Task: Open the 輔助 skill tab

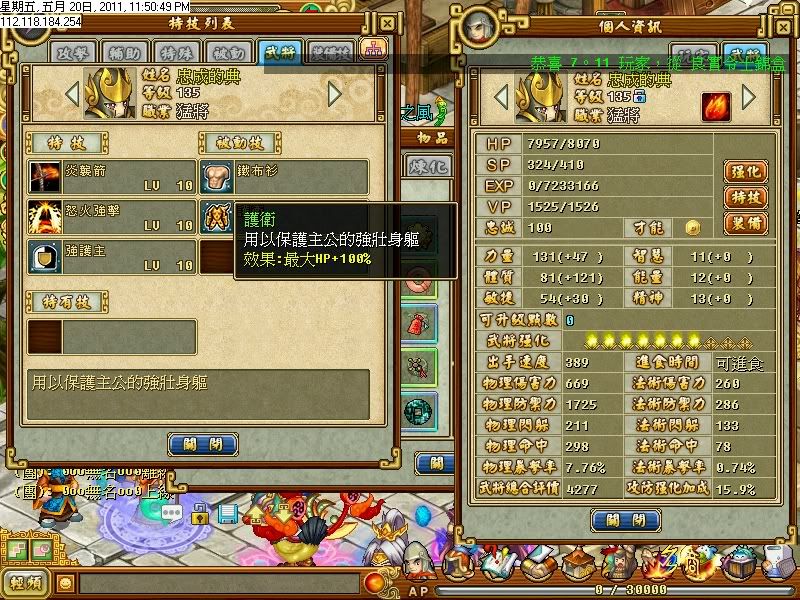Action: 121,52
